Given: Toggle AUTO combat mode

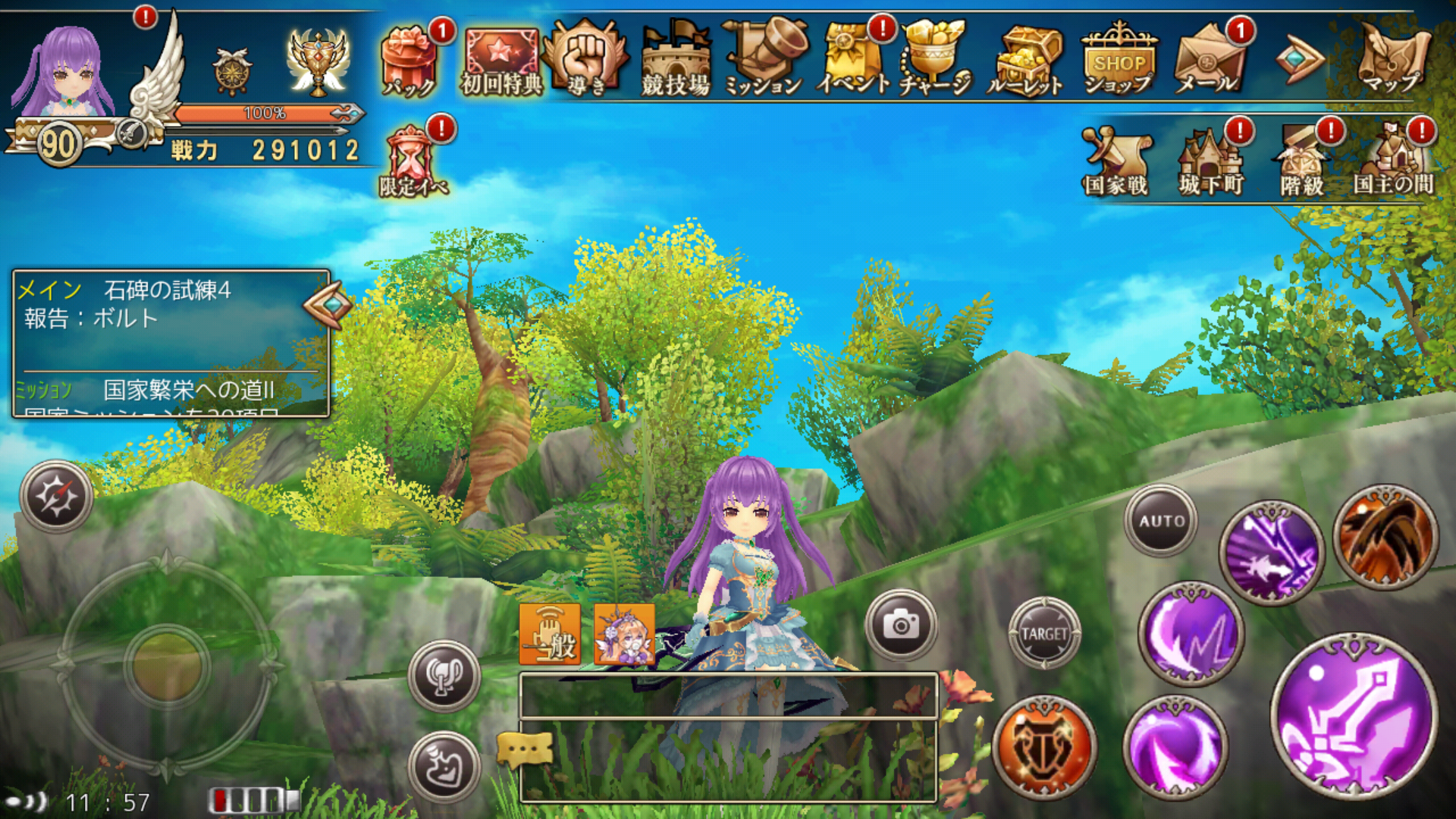Looking at the screenshot, I should click(x=1162, y=520).
